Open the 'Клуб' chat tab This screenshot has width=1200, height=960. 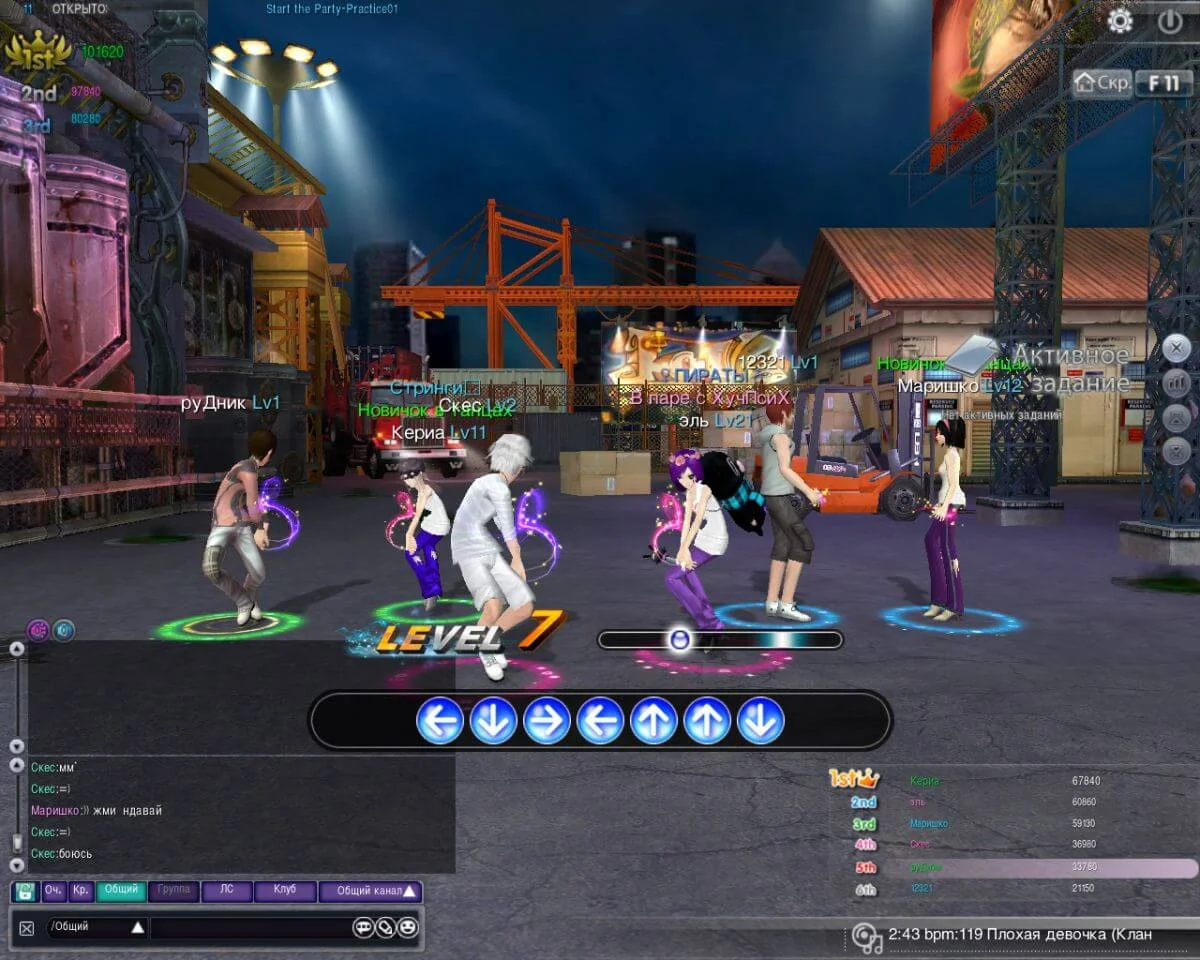284,890
